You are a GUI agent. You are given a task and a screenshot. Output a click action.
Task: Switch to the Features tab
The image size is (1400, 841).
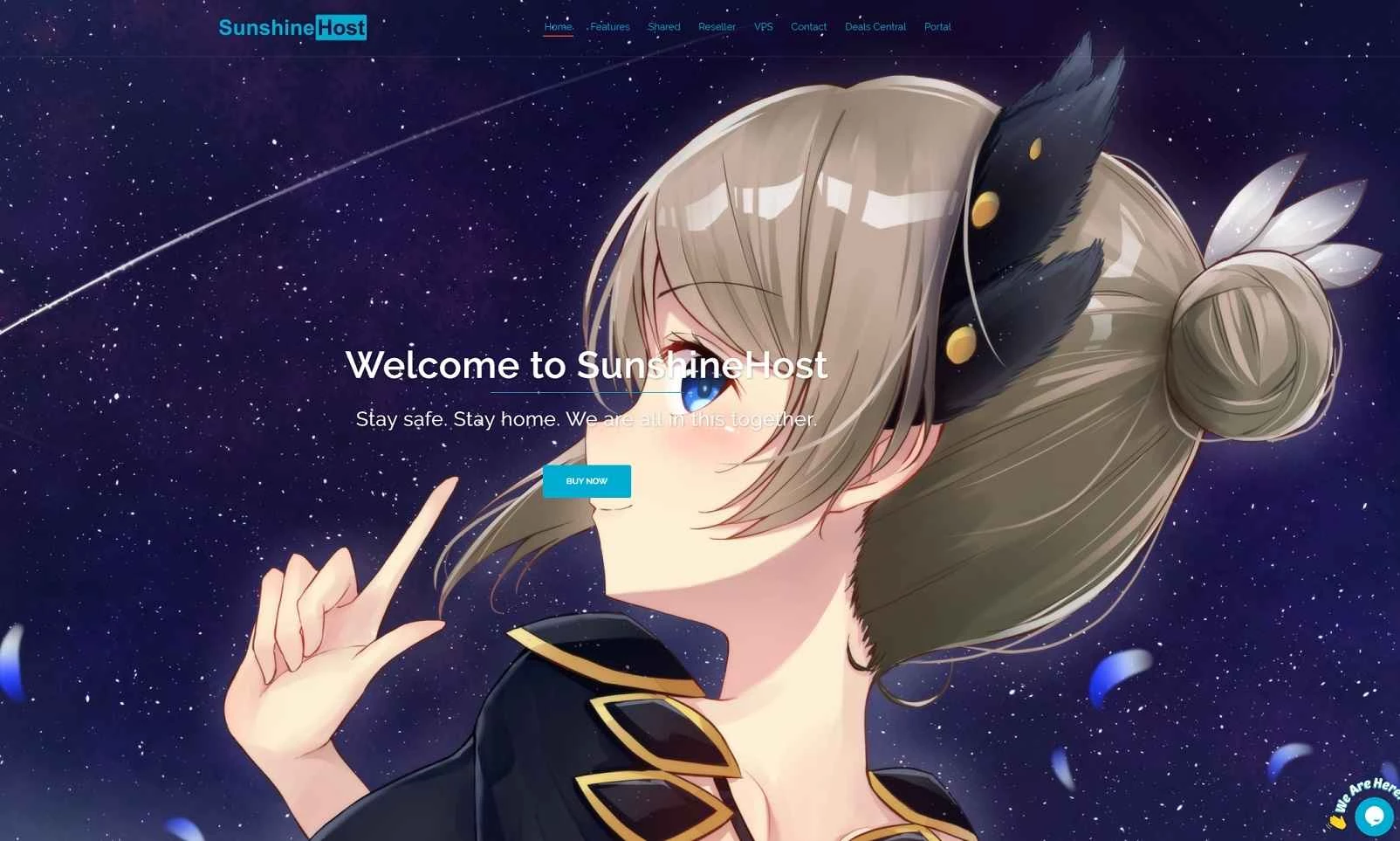[x=609, y=26]
